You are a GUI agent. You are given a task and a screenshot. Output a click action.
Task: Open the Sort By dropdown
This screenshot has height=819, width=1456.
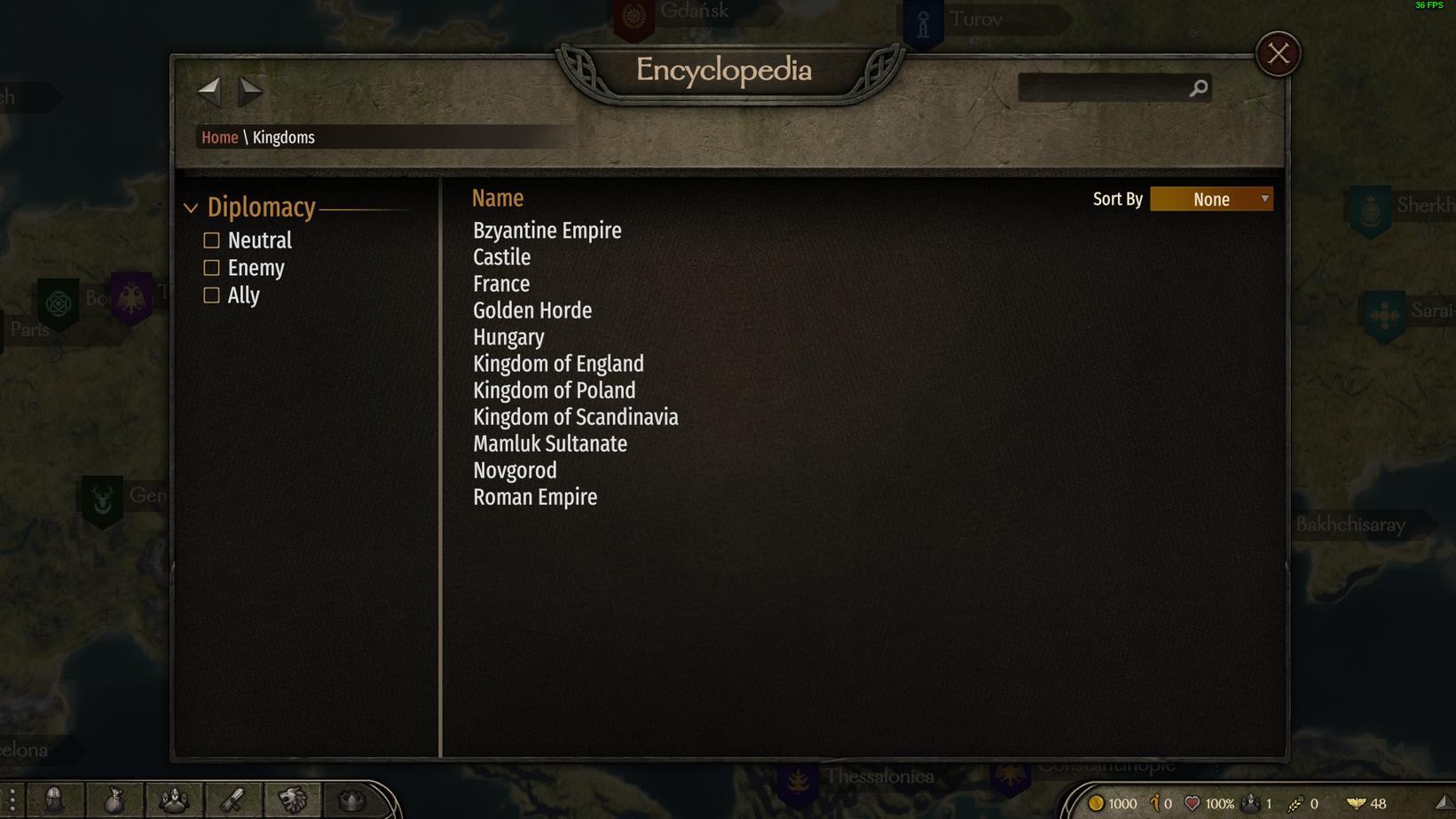click(x=1211, y=200)
